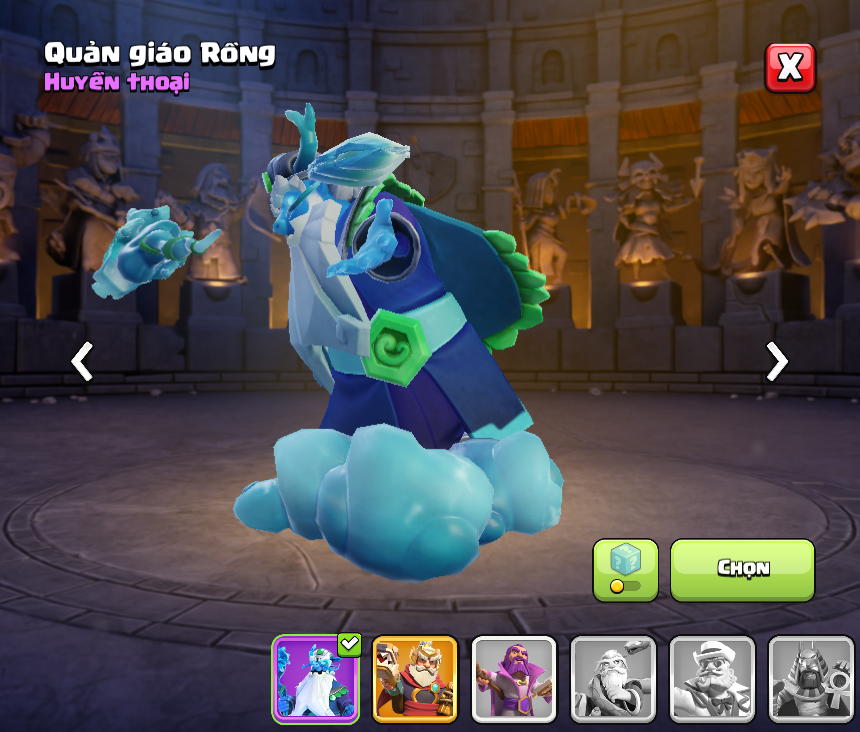Show the previous skin with the left arrow
This screenshot has height=732, width=860.
(82, 361)
